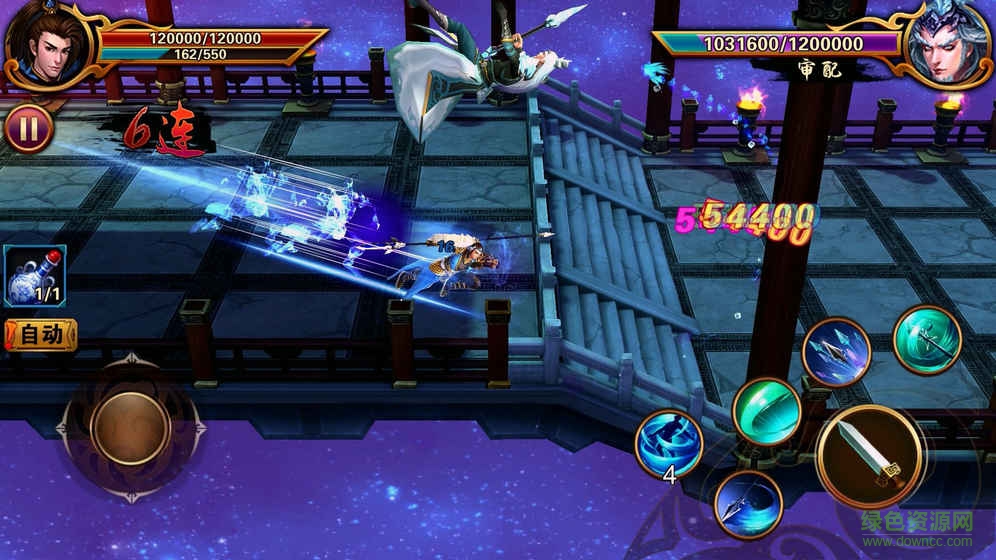
Task: Trigger the ice shard spear barrage skill
Action: click(836, 351)
